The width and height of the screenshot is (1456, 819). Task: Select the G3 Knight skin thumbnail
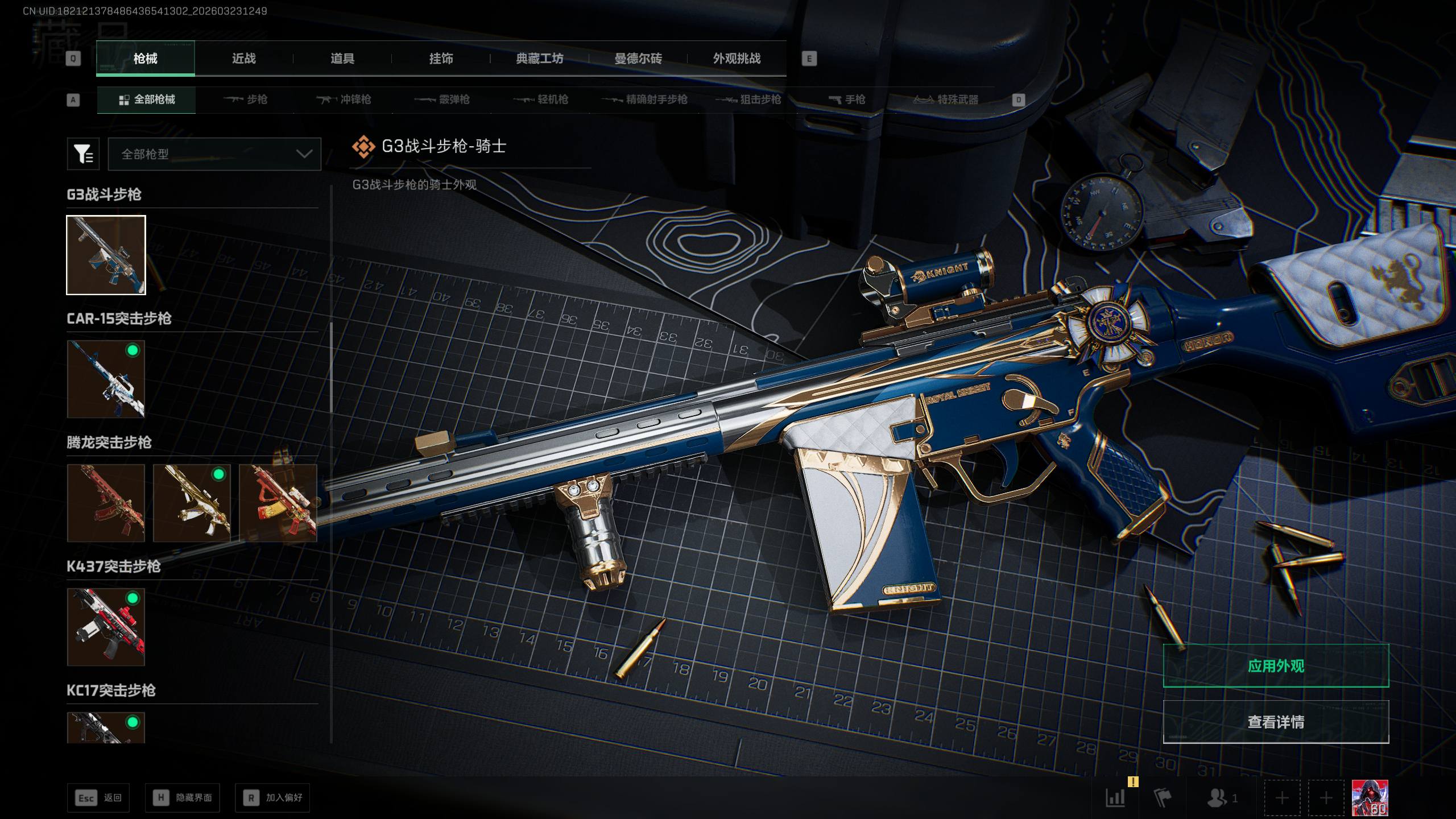(x=106, y=255)
